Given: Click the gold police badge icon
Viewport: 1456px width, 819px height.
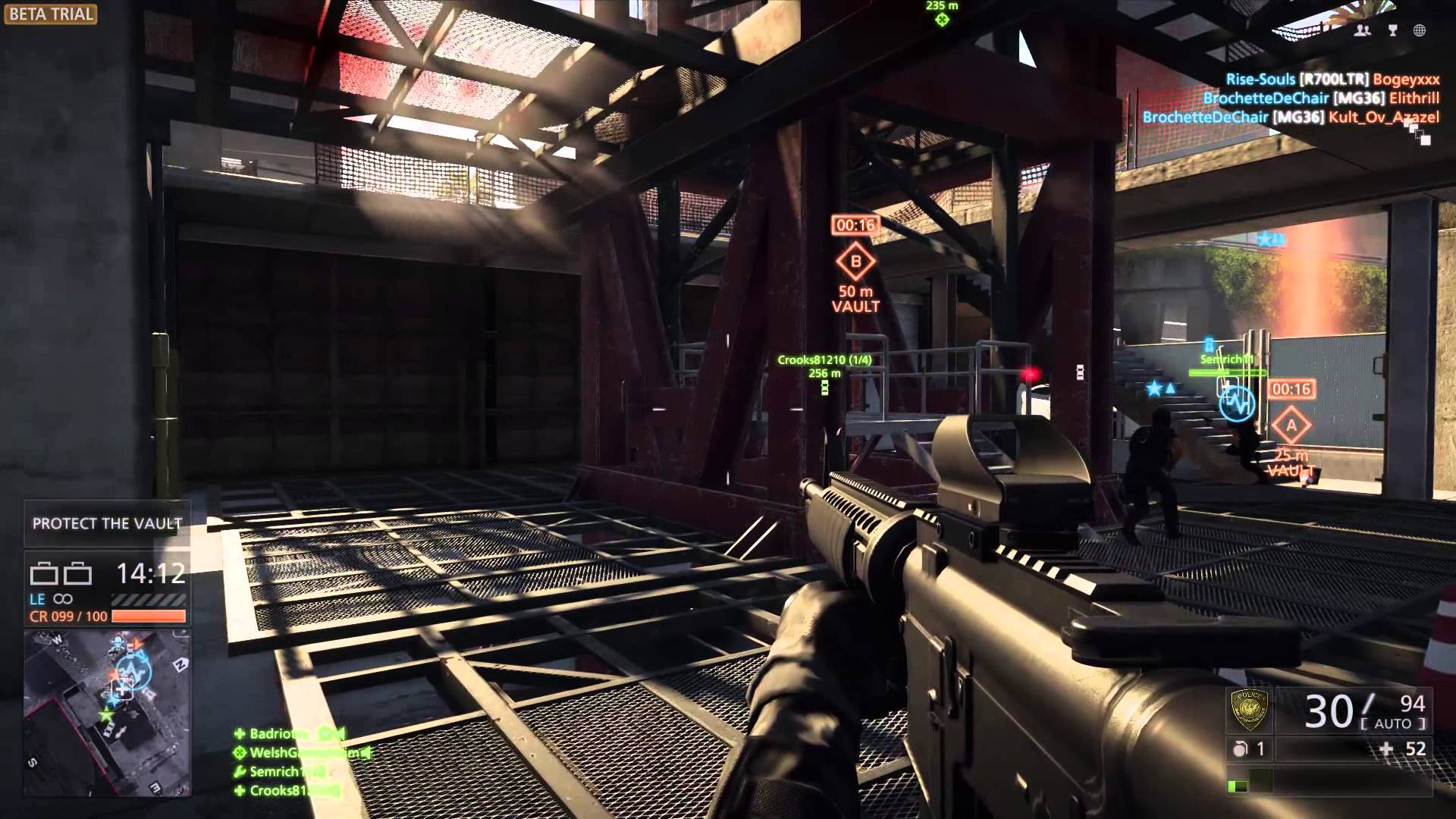Looking at the screenshot, I should click(1248, 711).
